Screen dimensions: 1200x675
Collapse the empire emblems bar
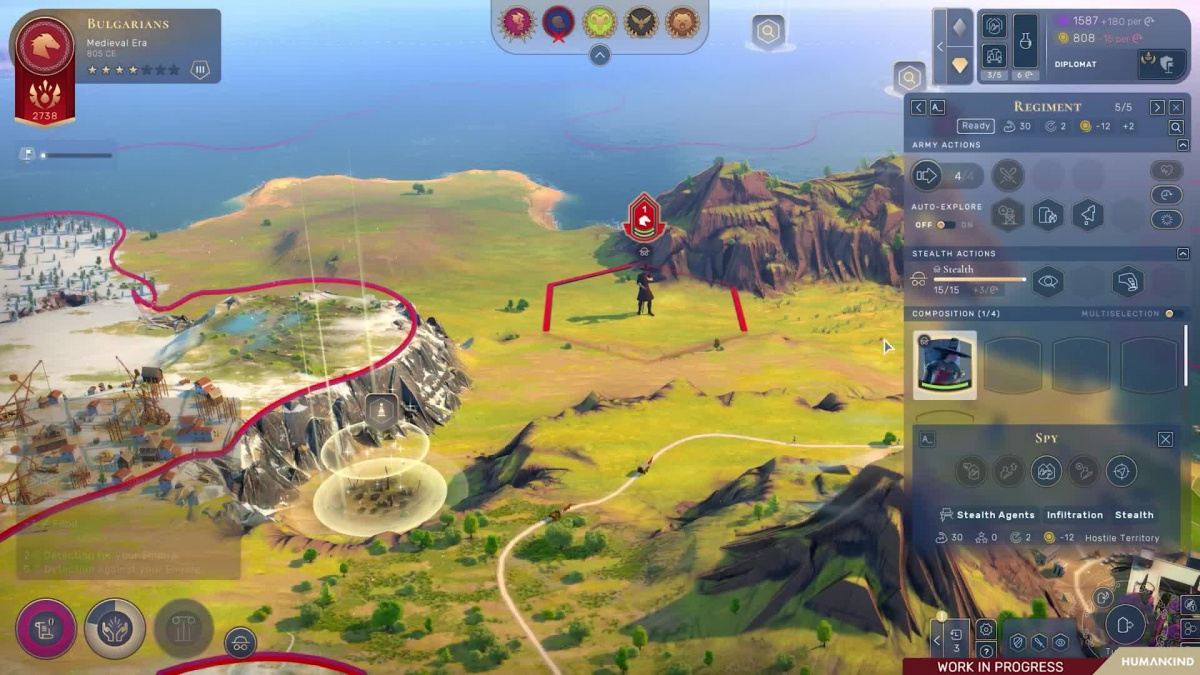(x=599, y=55)
